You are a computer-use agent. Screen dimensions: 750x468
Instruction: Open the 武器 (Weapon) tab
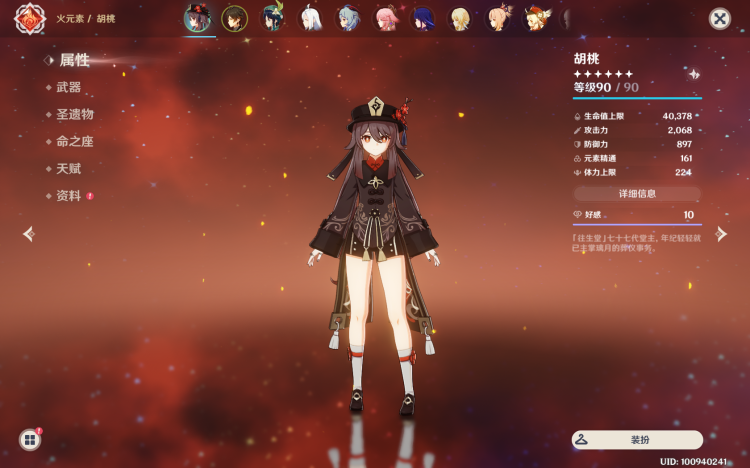pyautogui.click(x=69, y=88)
